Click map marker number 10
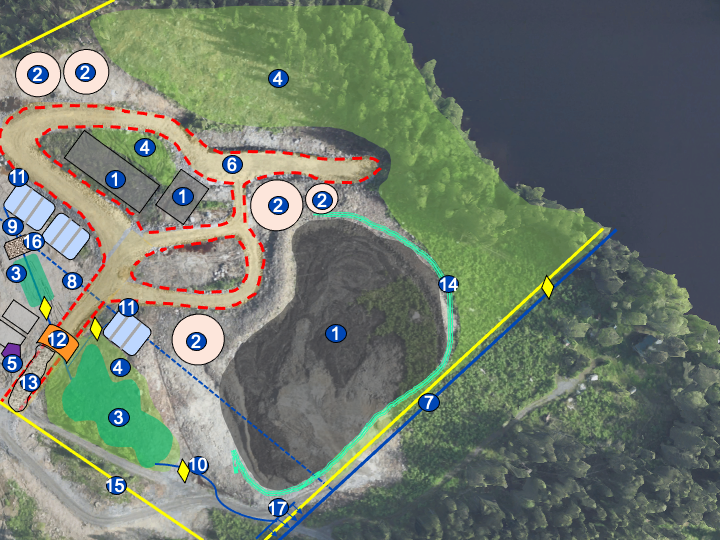 coord(198,465)
